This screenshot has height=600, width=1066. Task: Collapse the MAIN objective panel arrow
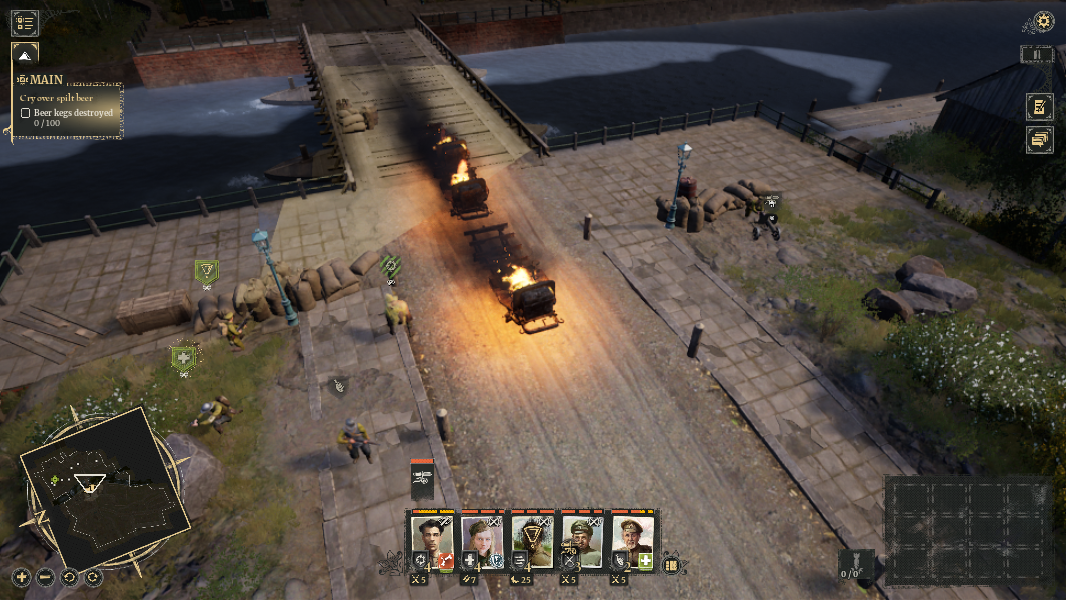(25, 55)
